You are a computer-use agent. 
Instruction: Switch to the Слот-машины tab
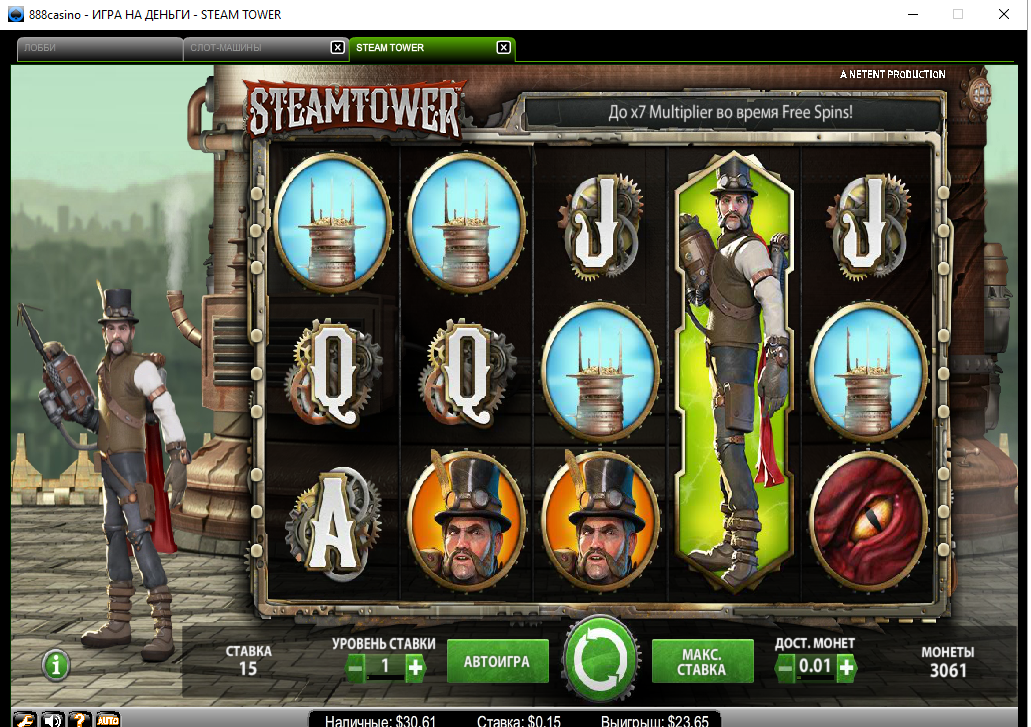[x=255, y=48]
